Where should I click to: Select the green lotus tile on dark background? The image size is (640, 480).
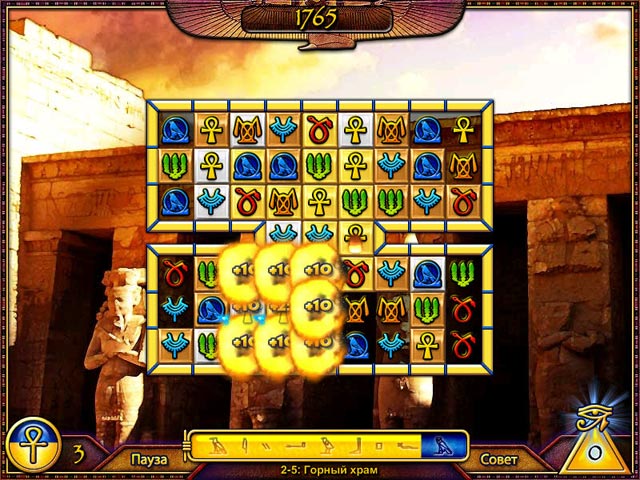[x=462, y=272]
